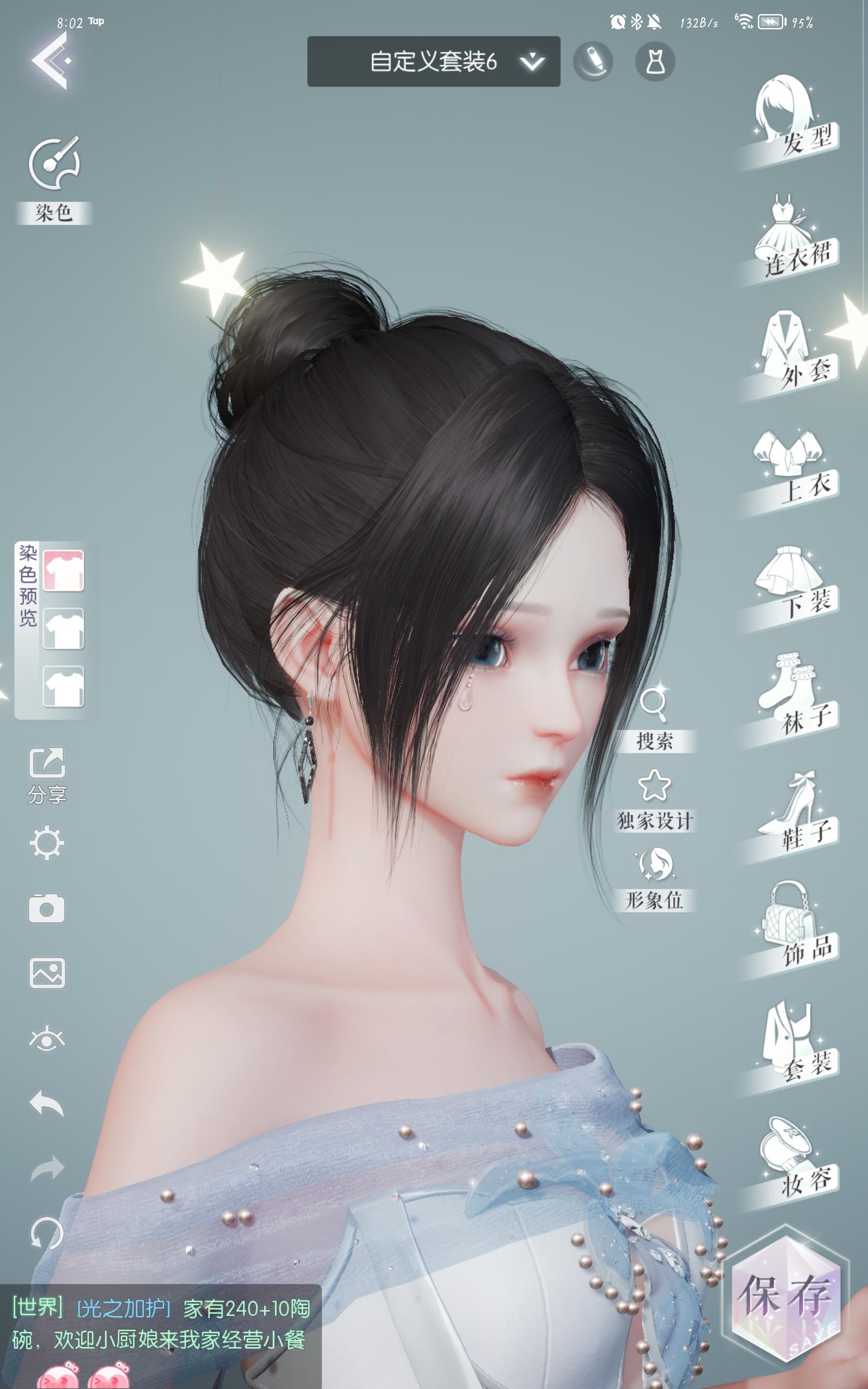Click the pencil icon to rename the outfit
Screen dimensions: 868x1389
pos(594,60)
